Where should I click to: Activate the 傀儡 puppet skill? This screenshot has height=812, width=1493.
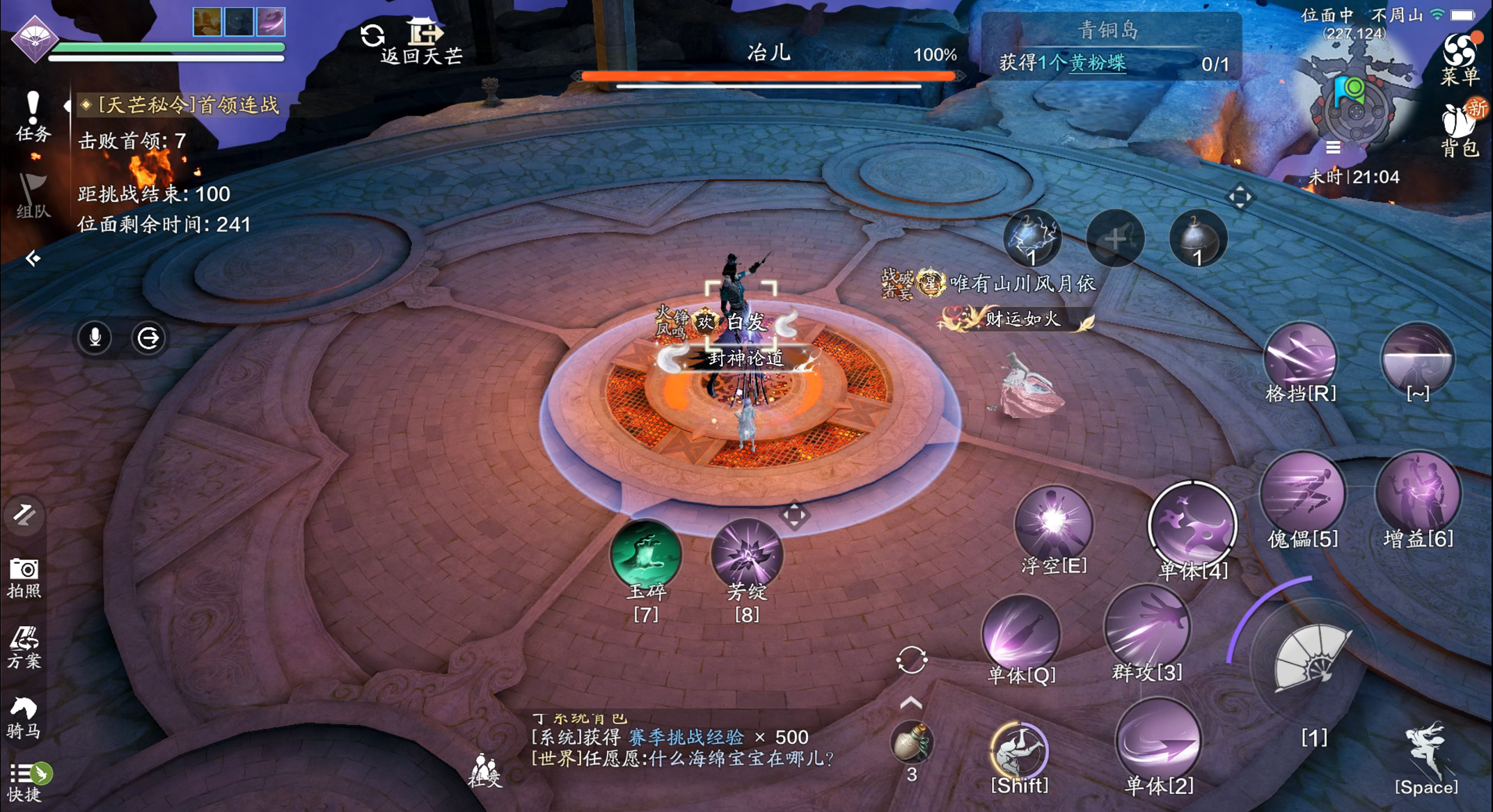coord(1302,495)
